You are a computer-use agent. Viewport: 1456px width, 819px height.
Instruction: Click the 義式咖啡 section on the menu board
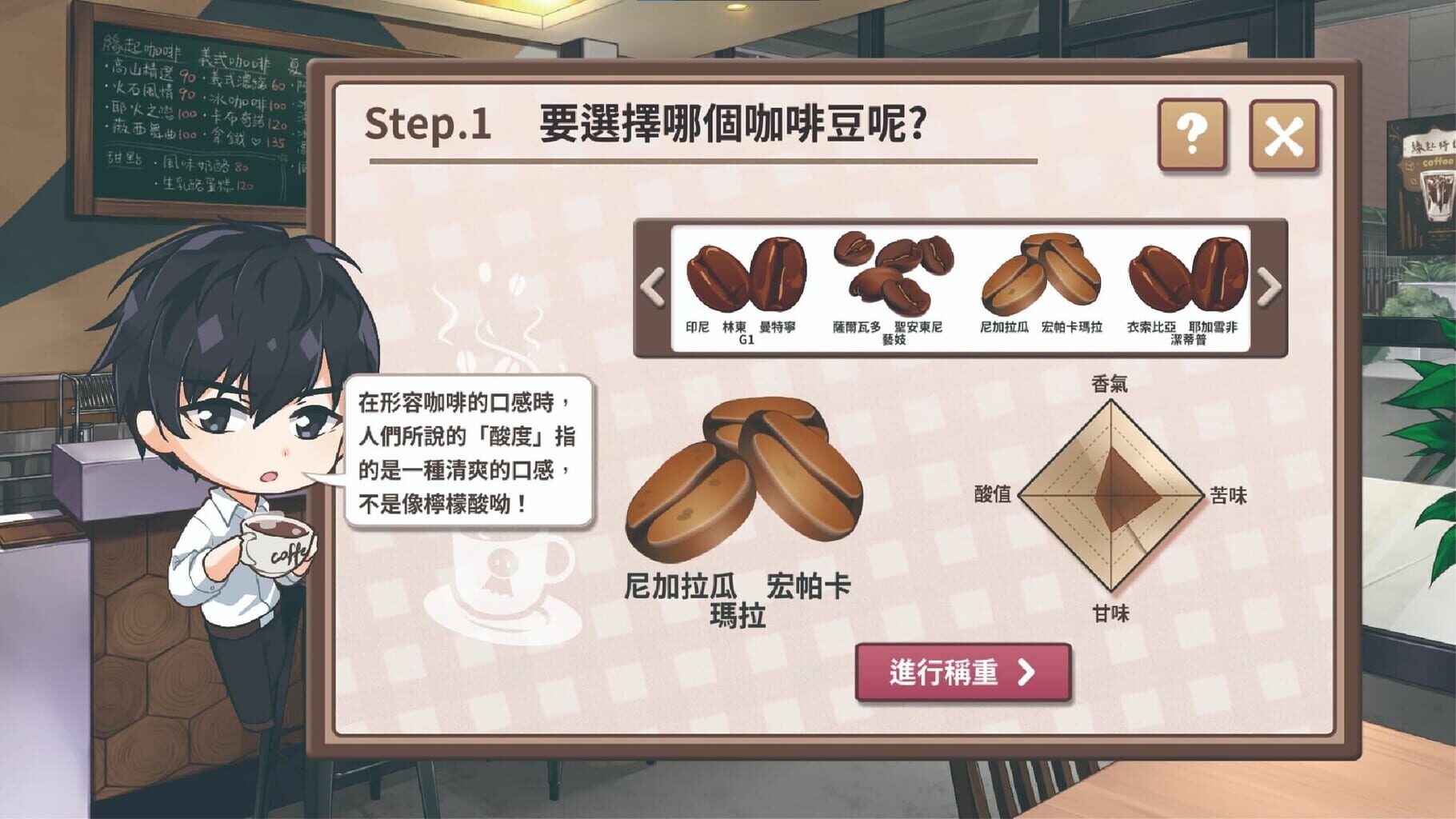tap(236, 59)
